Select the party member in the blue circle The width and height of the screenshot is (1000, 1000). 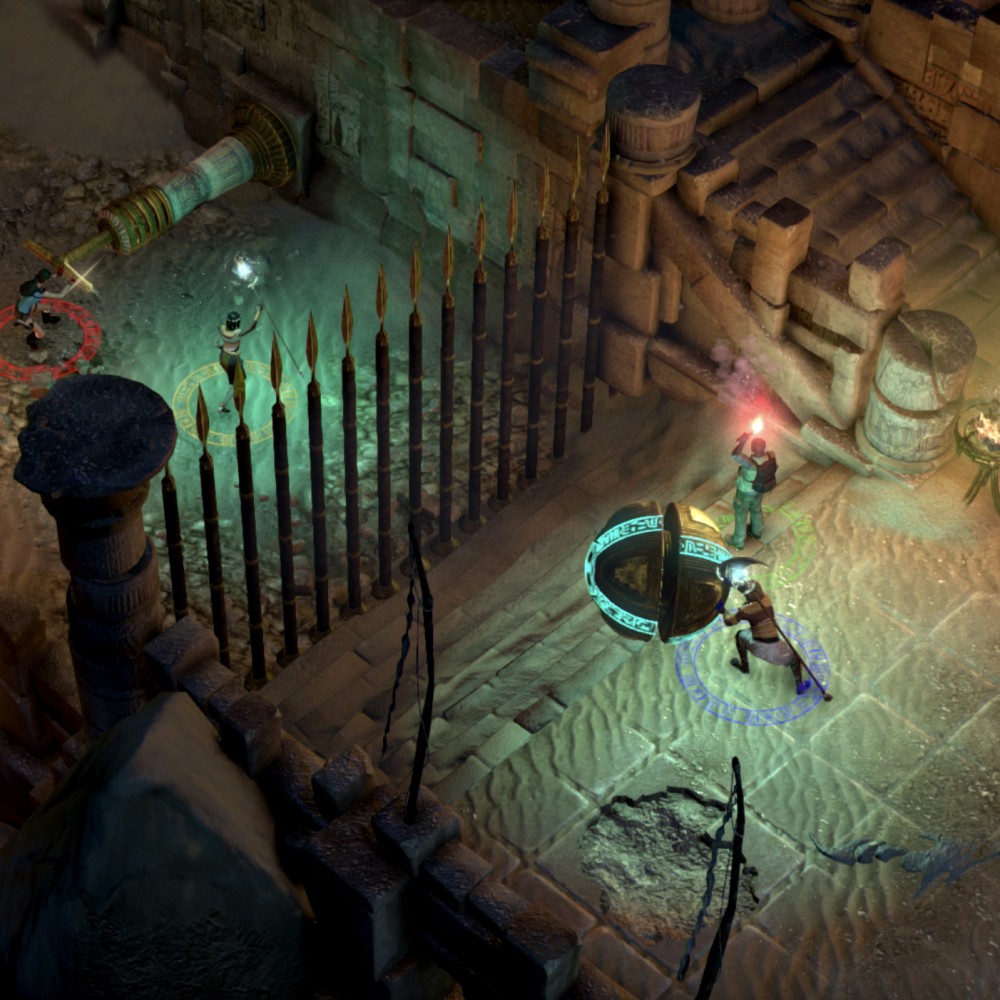click(x=762, y=632)
